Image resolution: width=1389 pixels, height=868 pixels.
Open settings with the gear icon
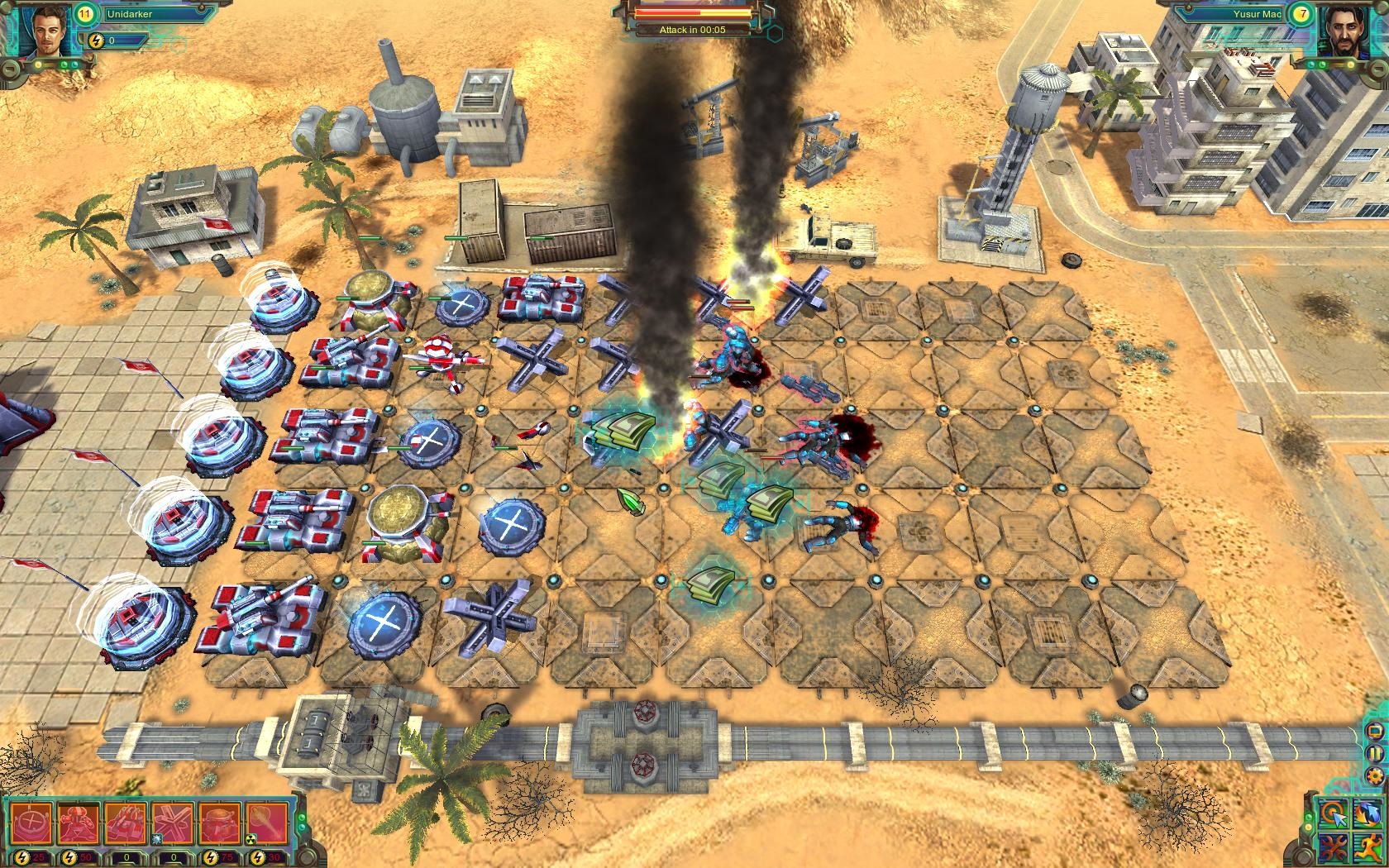[x=1375, y=775]
